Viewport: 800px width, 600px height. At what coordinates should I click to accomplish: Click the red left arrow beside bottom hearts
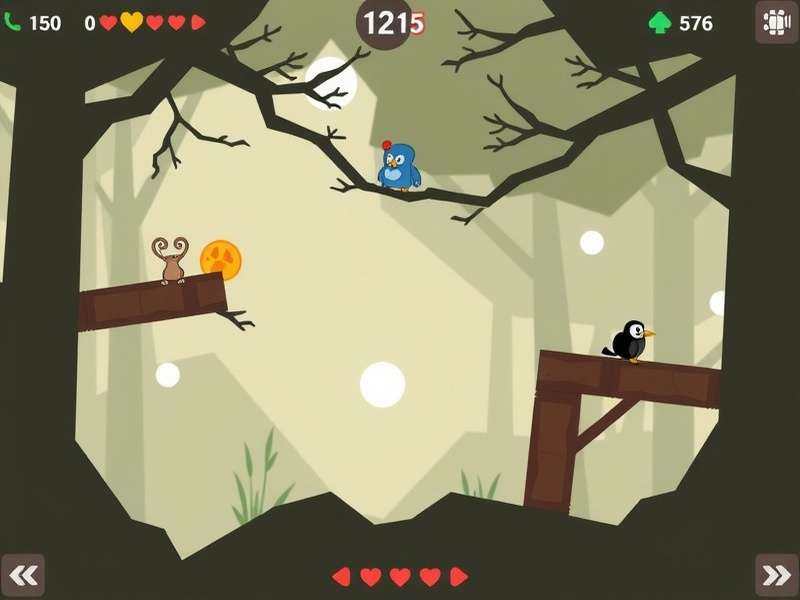(x=341, y=577)
